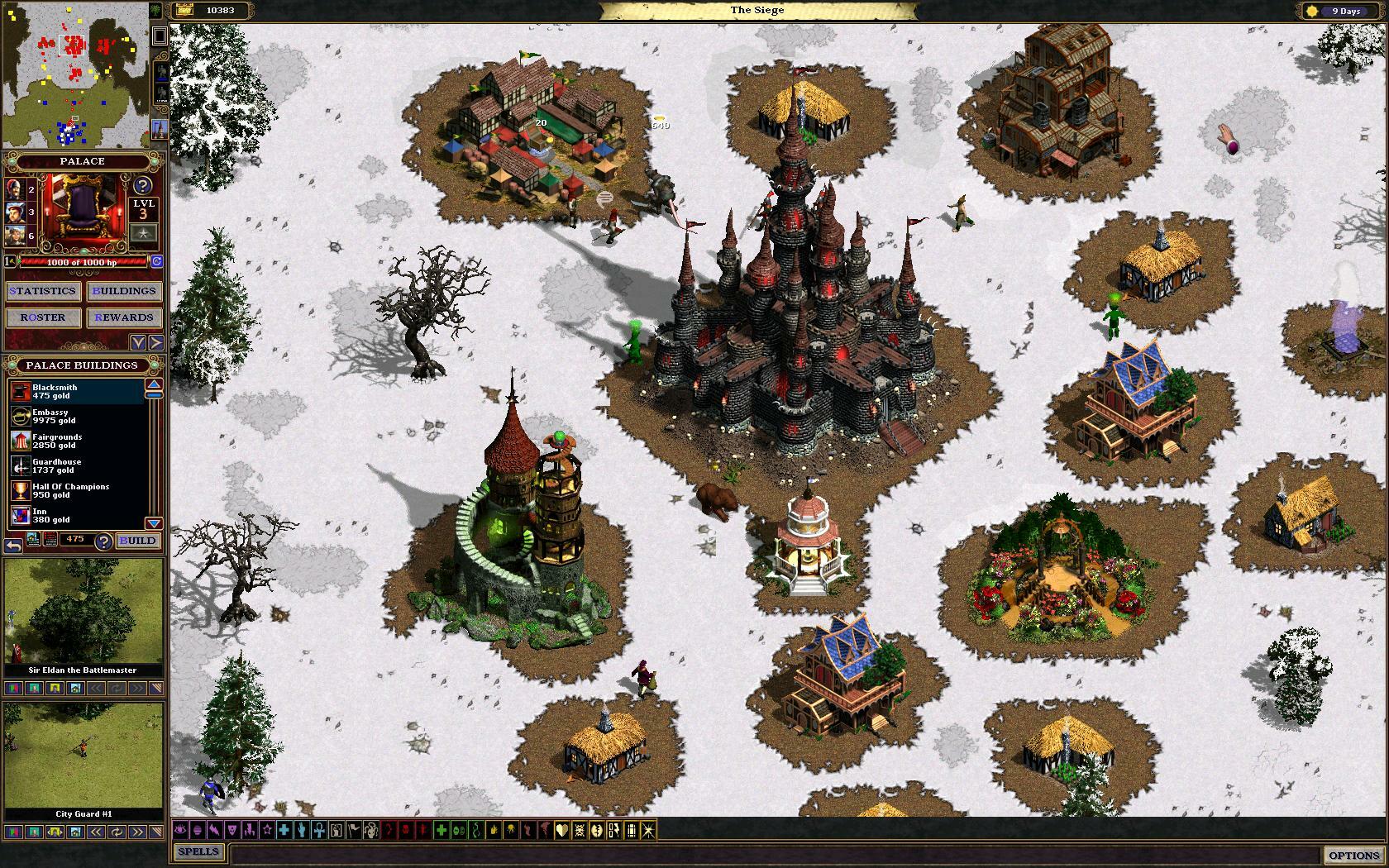
Task: Toggle the star rank insignia under LVL 3
Action: 143,232
